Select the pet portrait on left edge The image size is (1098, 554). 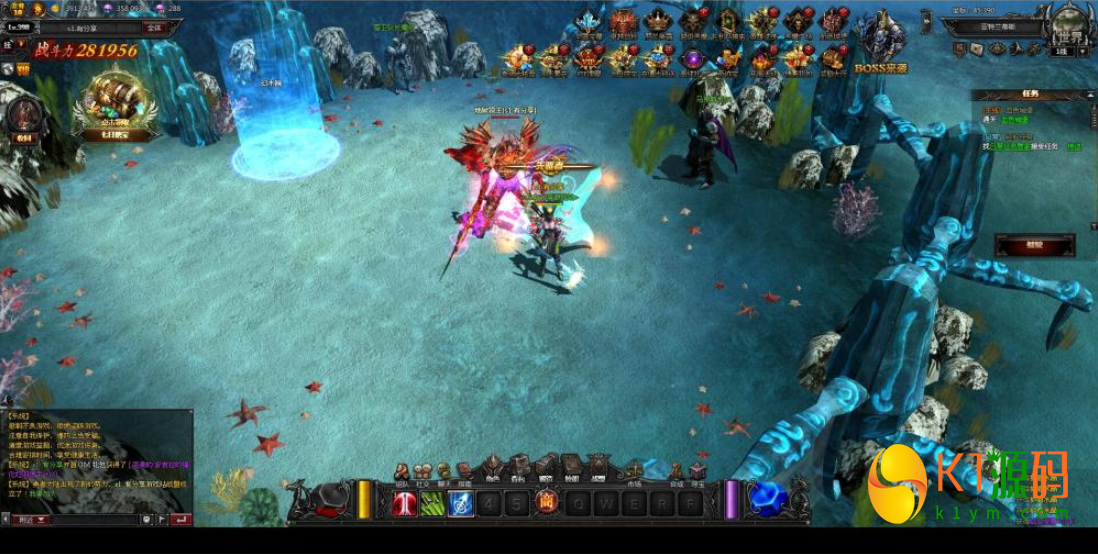pos(23,116)
